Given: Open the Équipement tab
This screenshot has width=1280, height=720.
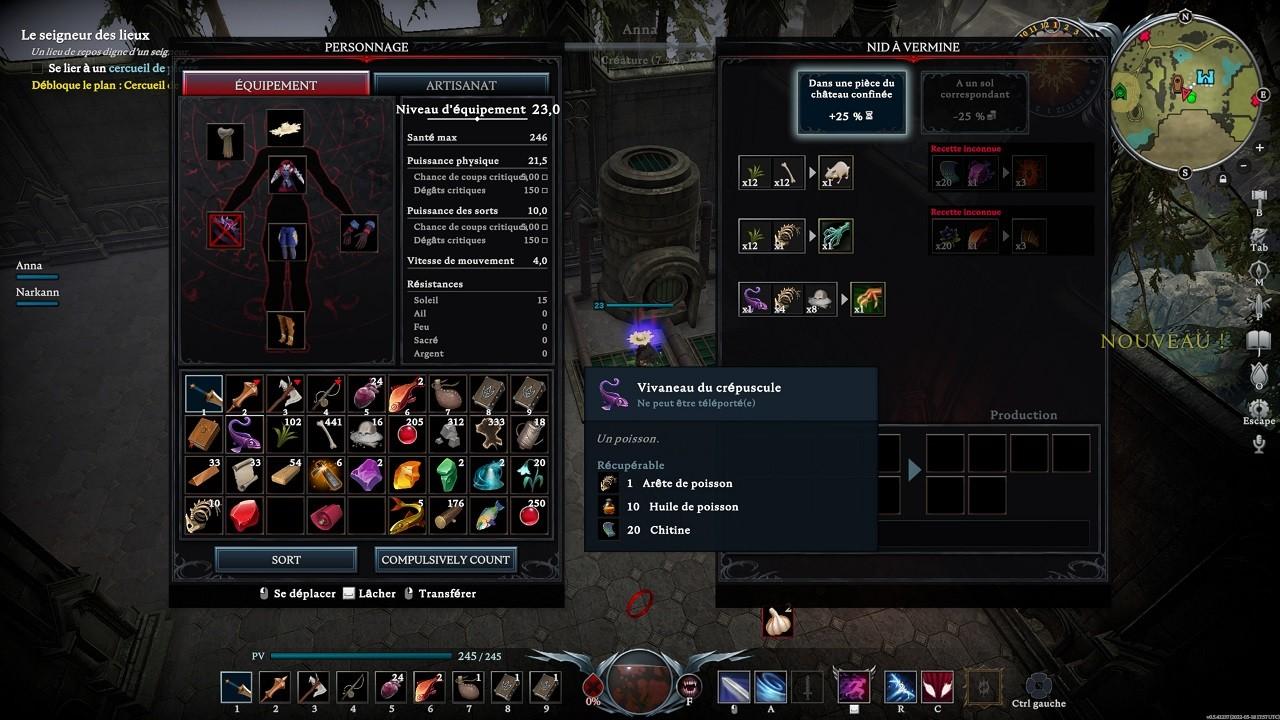Looking at the screenshot, I should [276, 85].
